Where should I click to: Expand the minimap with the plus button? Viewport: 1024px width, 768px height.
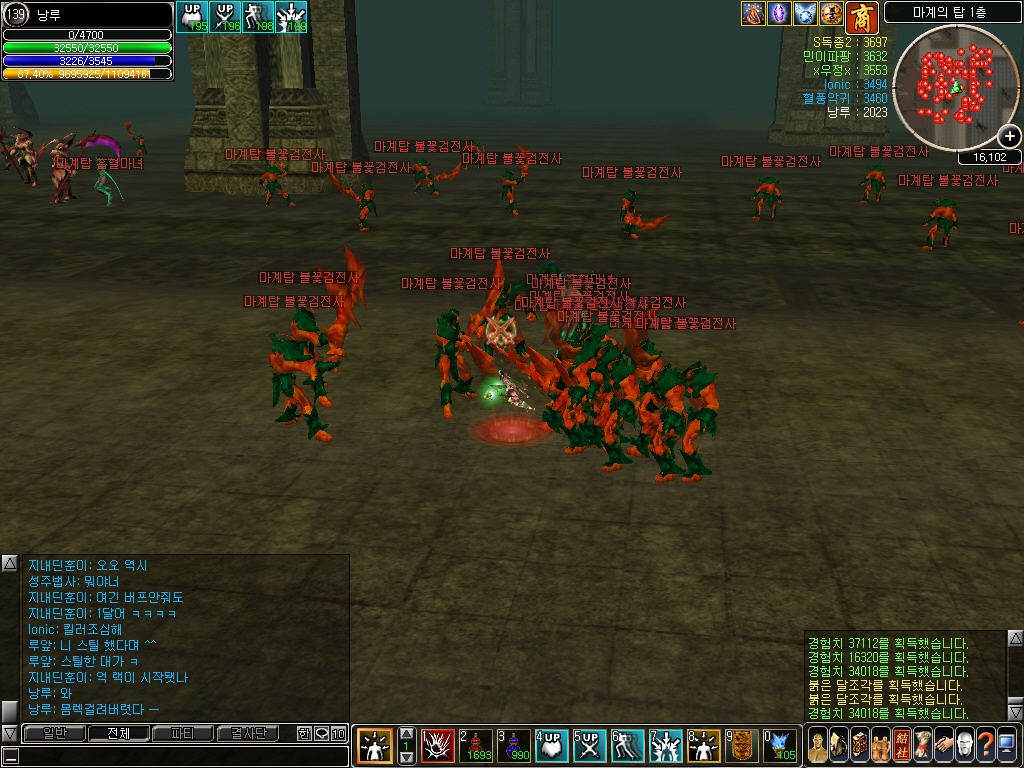tap(1009, 137)
